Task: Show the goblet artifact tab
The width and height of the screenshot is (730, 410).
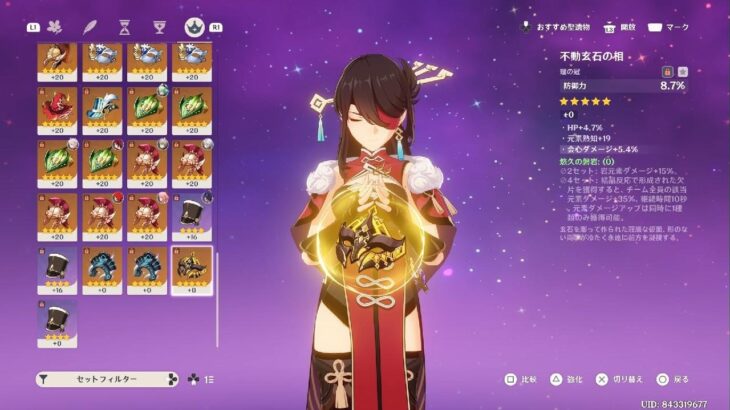Action: (x=158, y=27)
